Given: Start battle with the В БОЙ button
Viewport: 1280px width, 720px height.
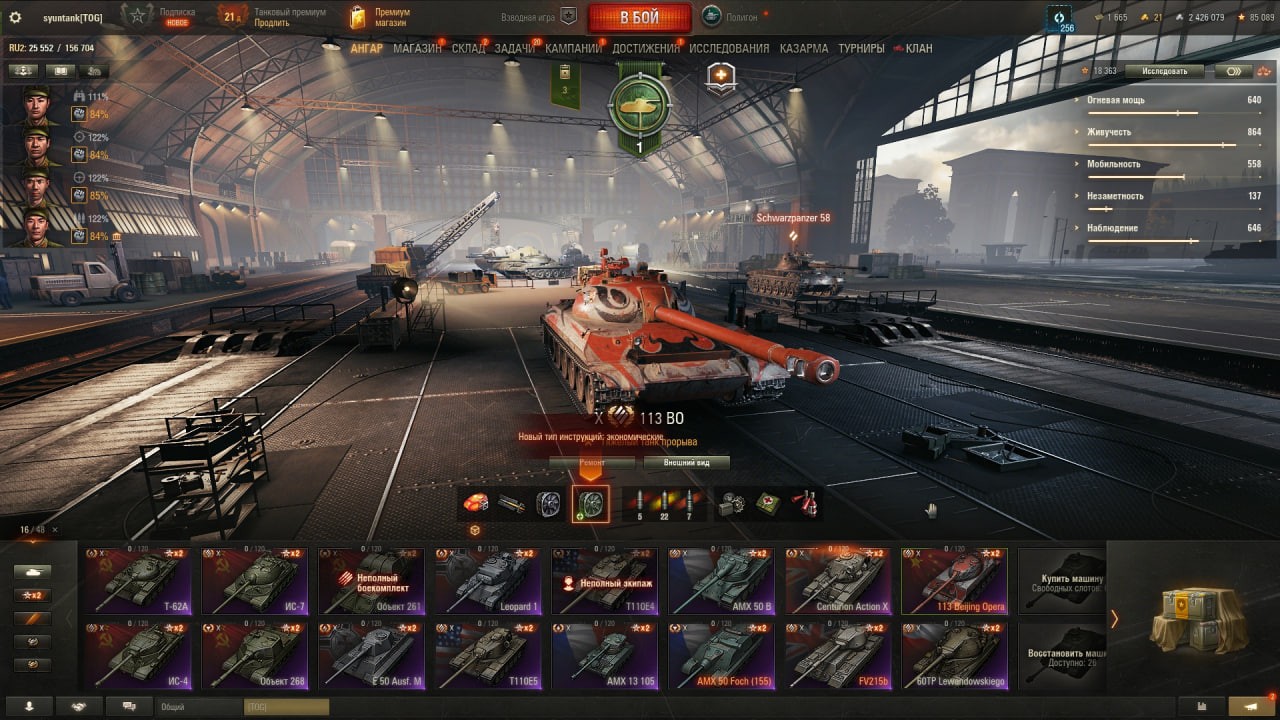Looking at the screenshot, I should [639, 17].
